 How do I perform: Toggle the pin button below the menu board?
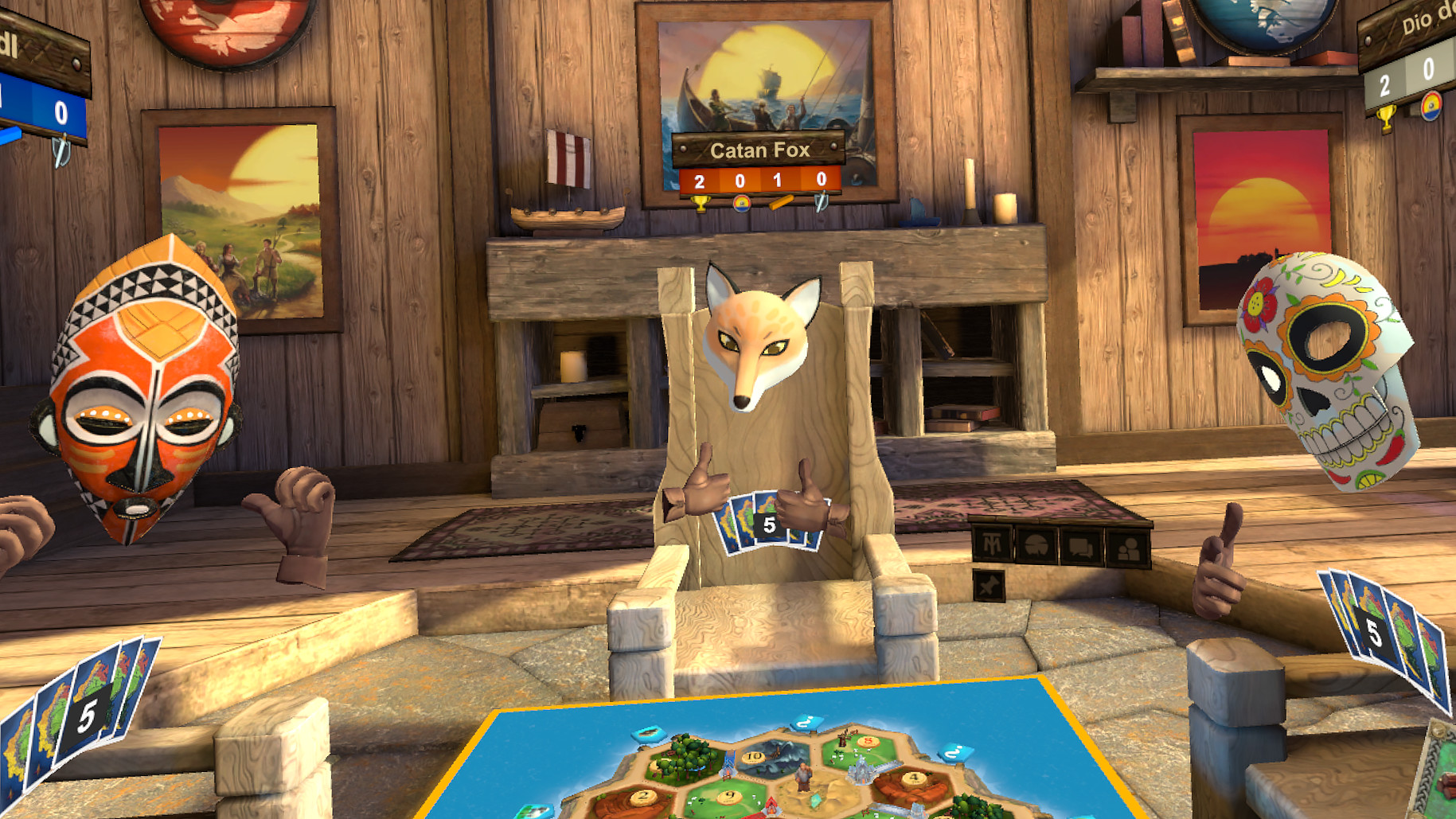point(990,587)
